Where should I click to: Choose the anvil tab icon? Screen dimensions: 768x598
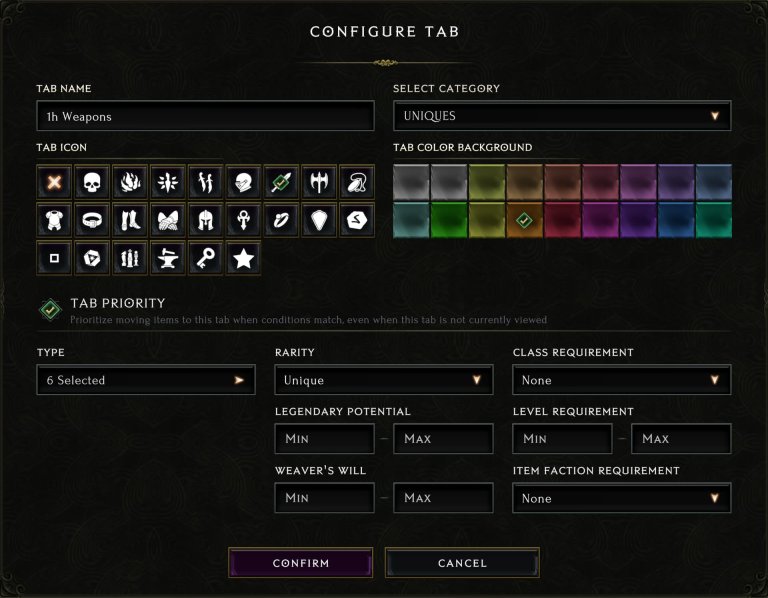(x=167, y=259)
